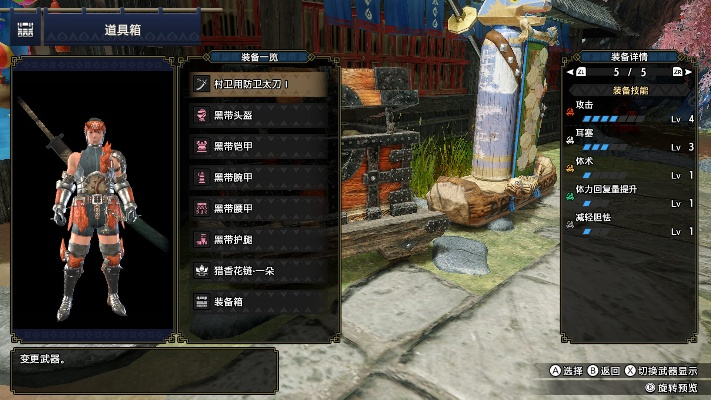Select the 黑带腰甲 waist armor entry

(x=258, y=208)
